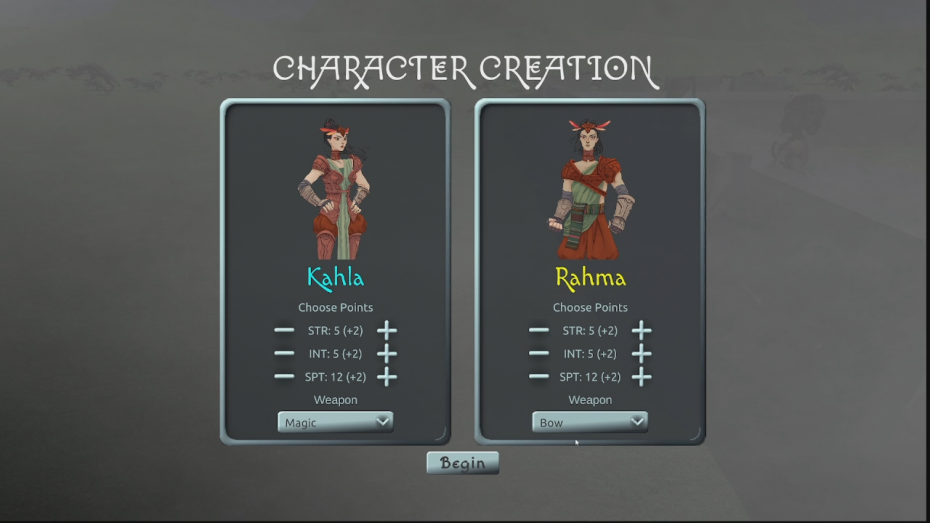Decrease Kahla's STR points
This screenshot has height=523, width=930.
tap(284, 330)
